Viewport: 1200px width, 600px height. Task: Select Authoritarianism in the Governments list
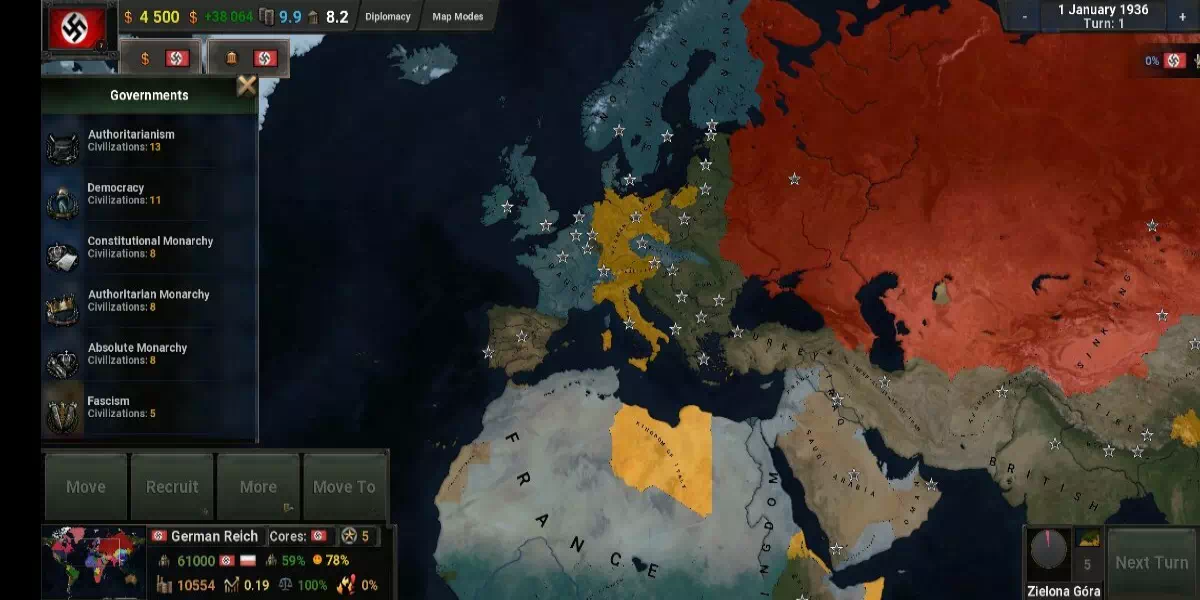coord(130,141)
